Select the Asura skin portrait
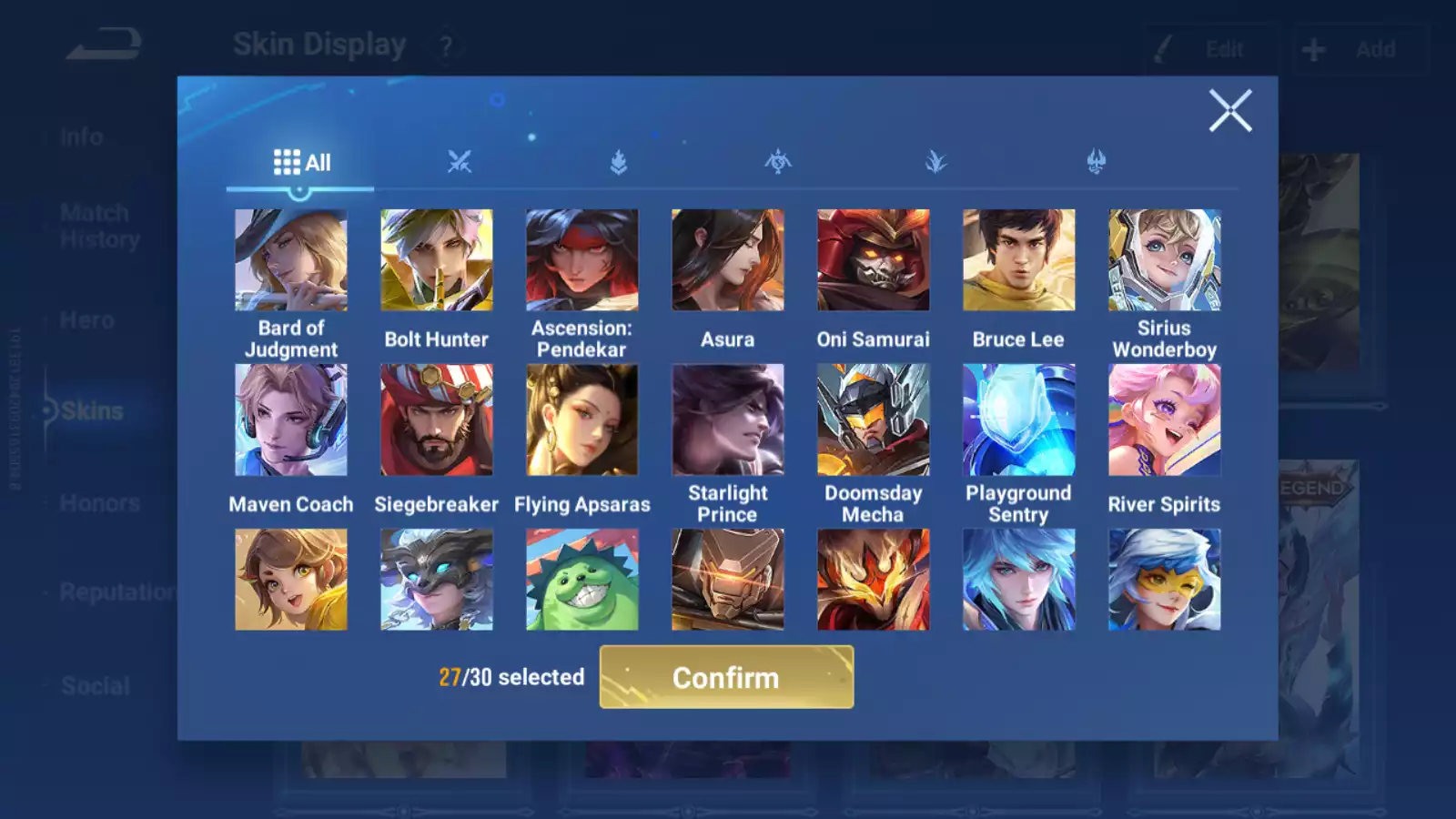 coord(728,260)
